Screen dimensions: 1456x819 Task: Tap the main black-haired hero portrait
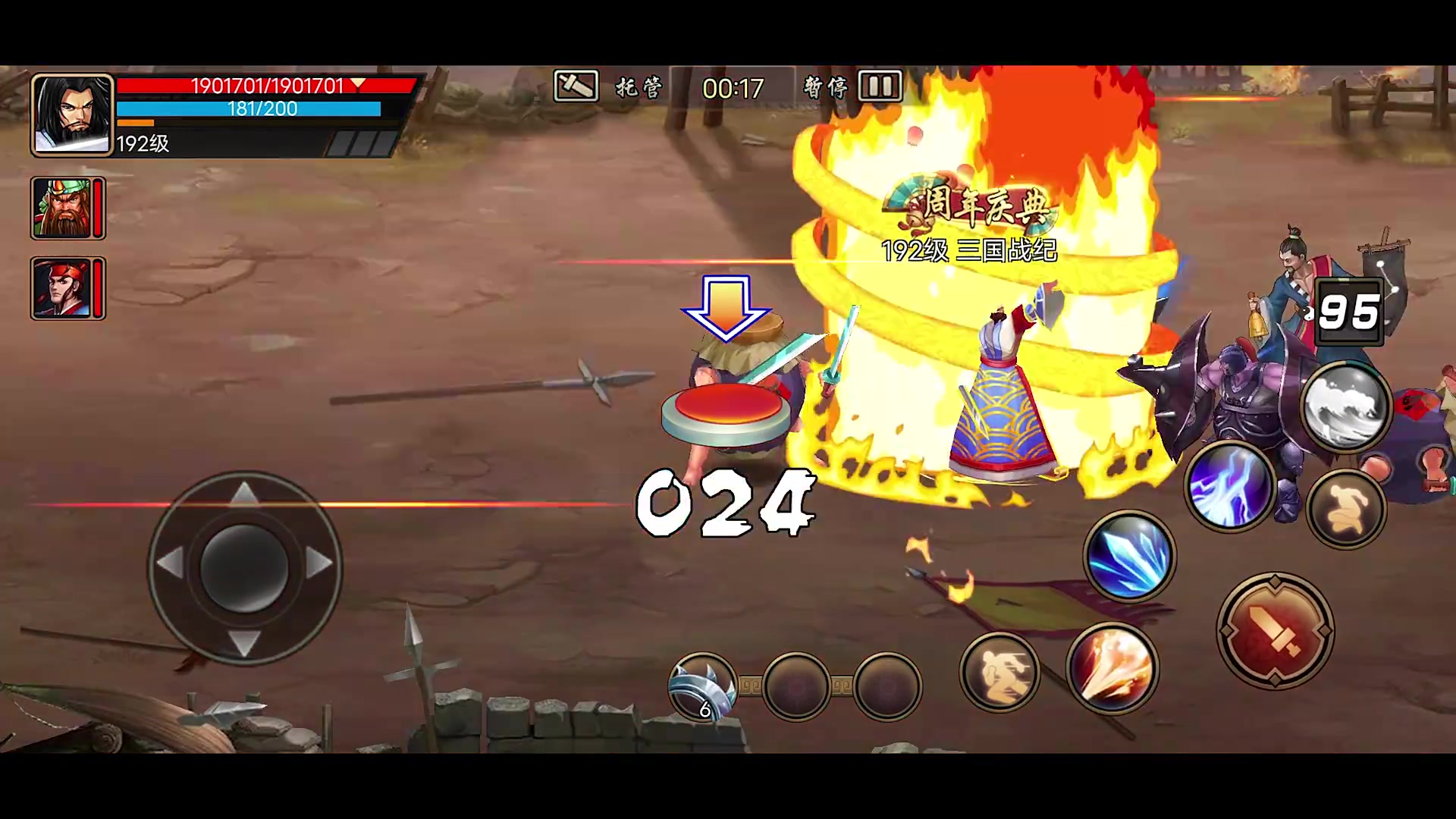pos(72,115)
